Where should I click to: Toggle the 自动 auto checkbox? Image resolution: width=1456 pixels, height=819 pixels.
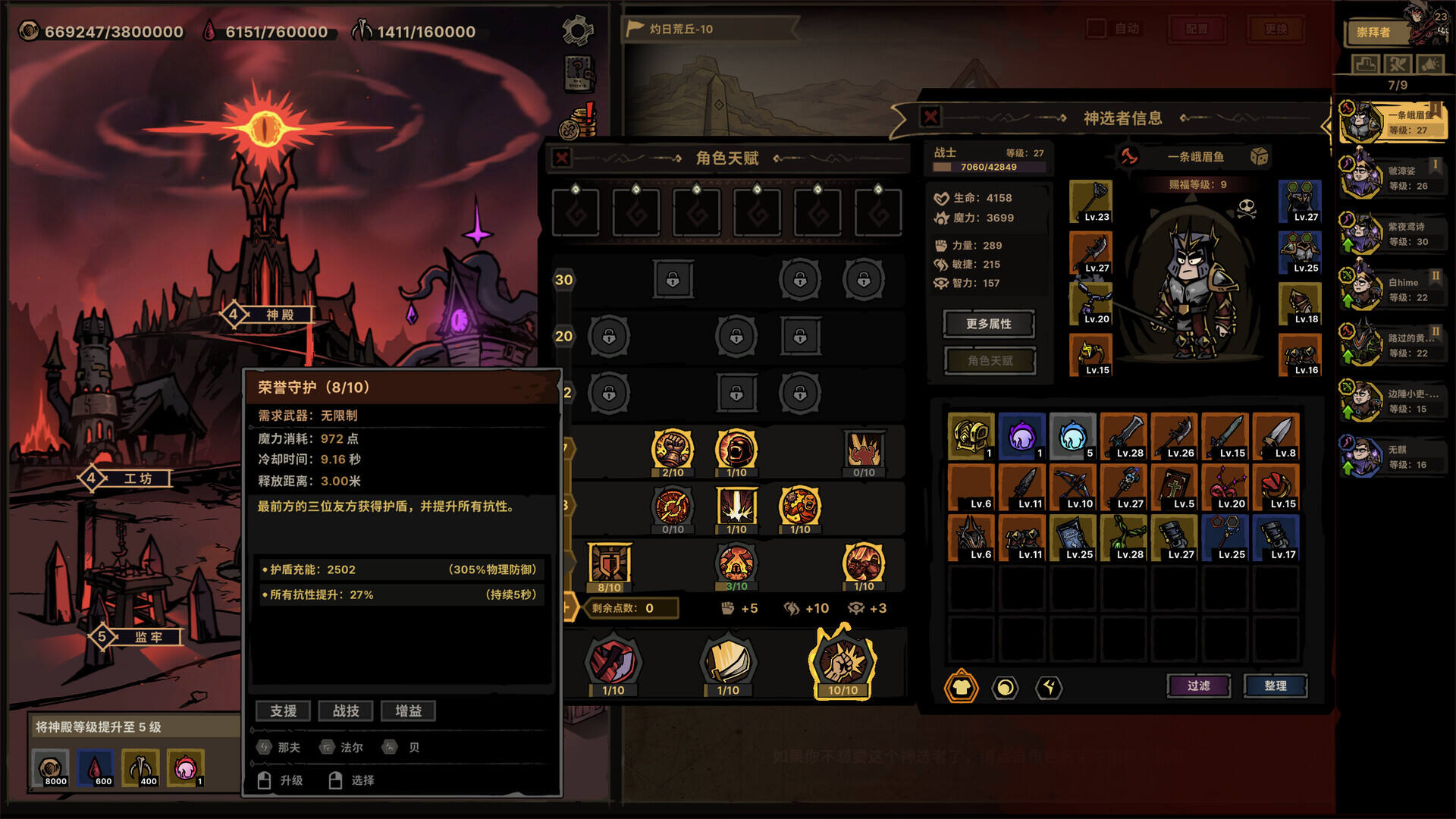[x=1097, y=27]
